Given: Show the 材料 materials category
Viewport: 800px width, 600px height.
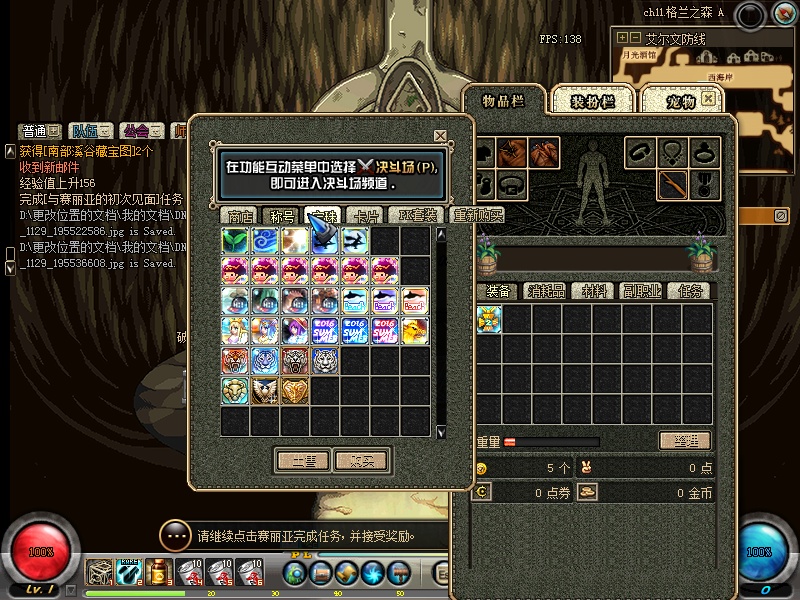Looking at the screenshot, I should point(594,291).
